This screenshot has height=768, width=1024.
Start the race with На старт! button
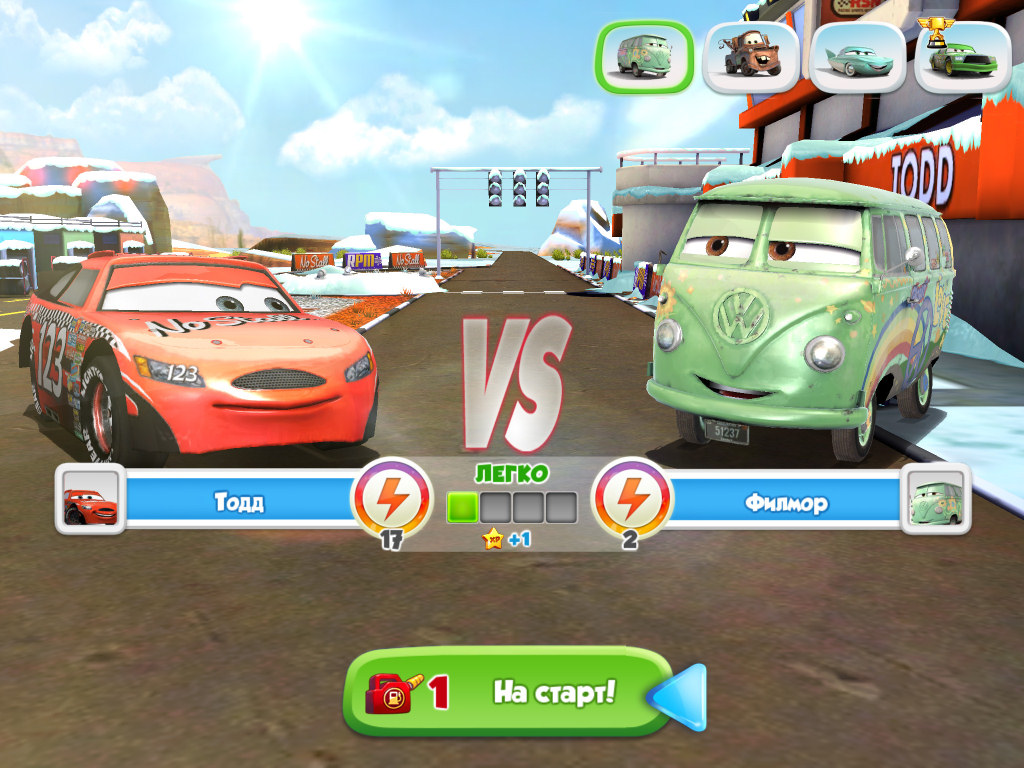[x=508, y=692]
